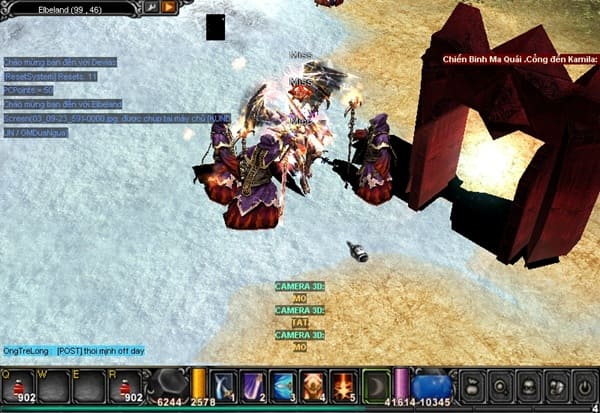Click the orange play arrow button

169,7
